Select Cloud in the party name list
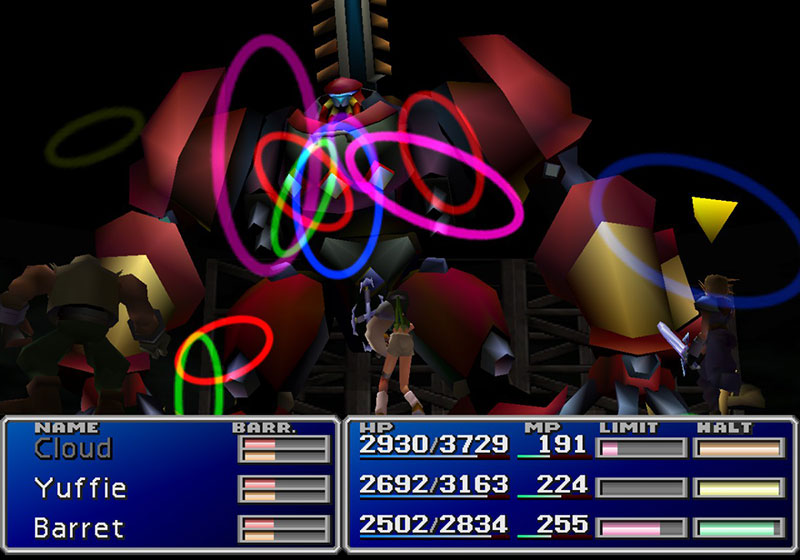The image size is (800, 560). tap(73, 448)
